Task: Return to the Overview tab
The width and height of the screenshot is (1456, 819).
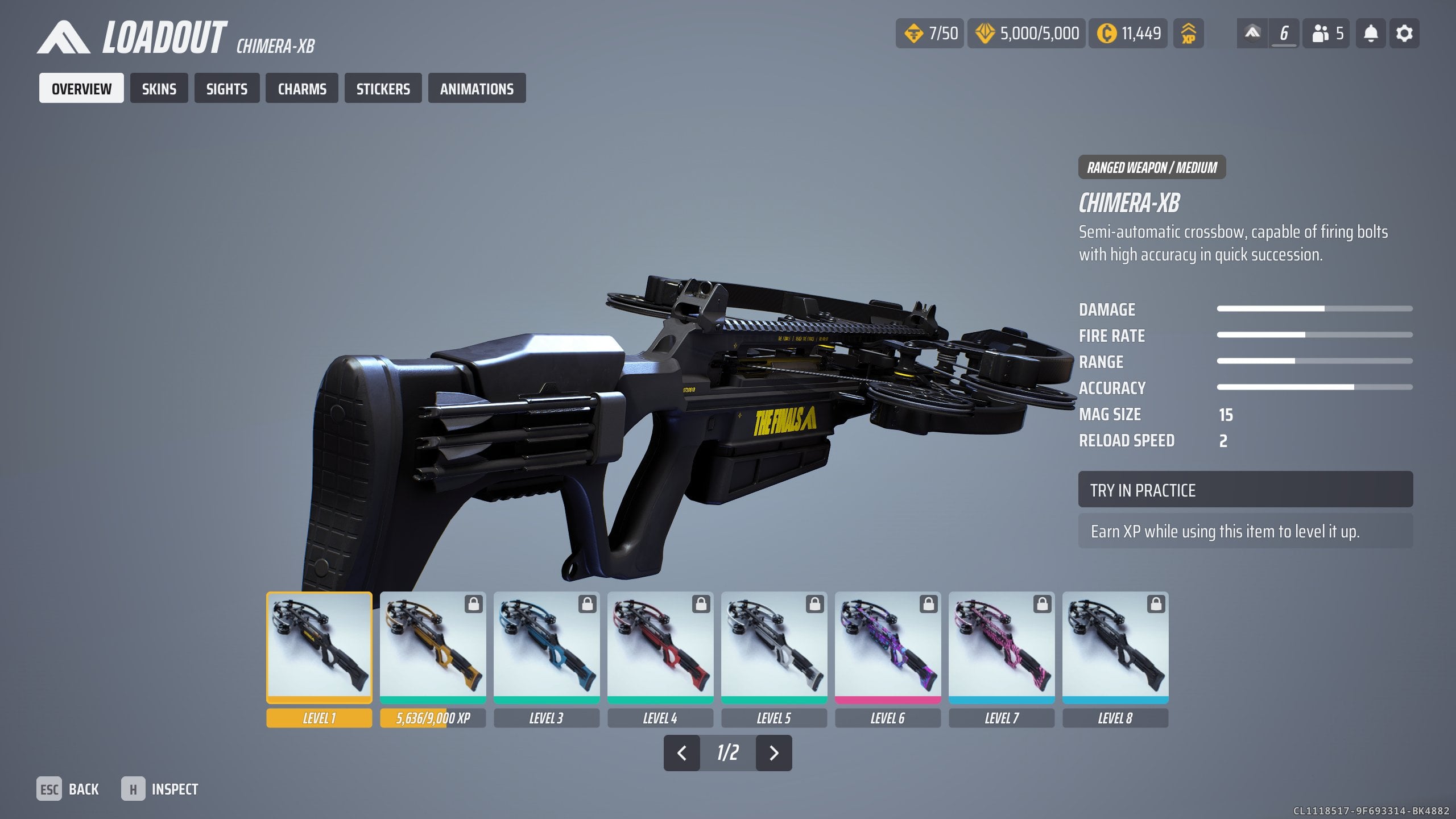Action: (x=81, y=89)
